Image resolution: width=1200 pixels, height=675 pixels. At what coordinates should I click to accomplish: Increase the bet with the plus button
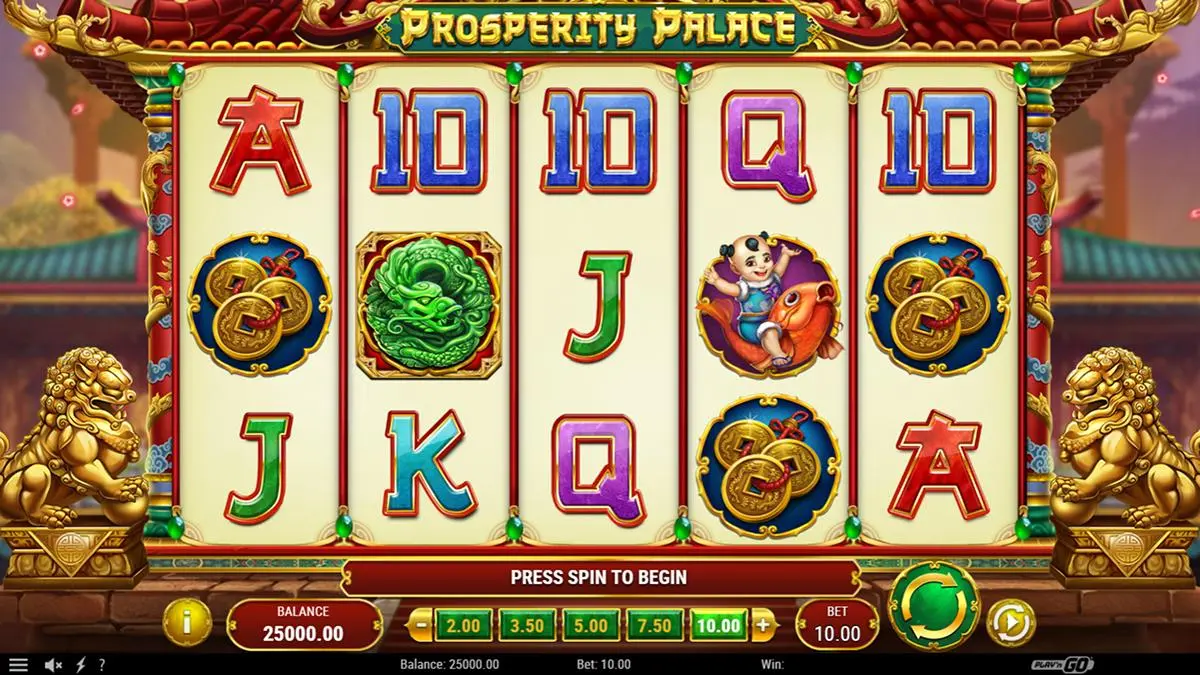pyautogui.click(x=763, y=626)
